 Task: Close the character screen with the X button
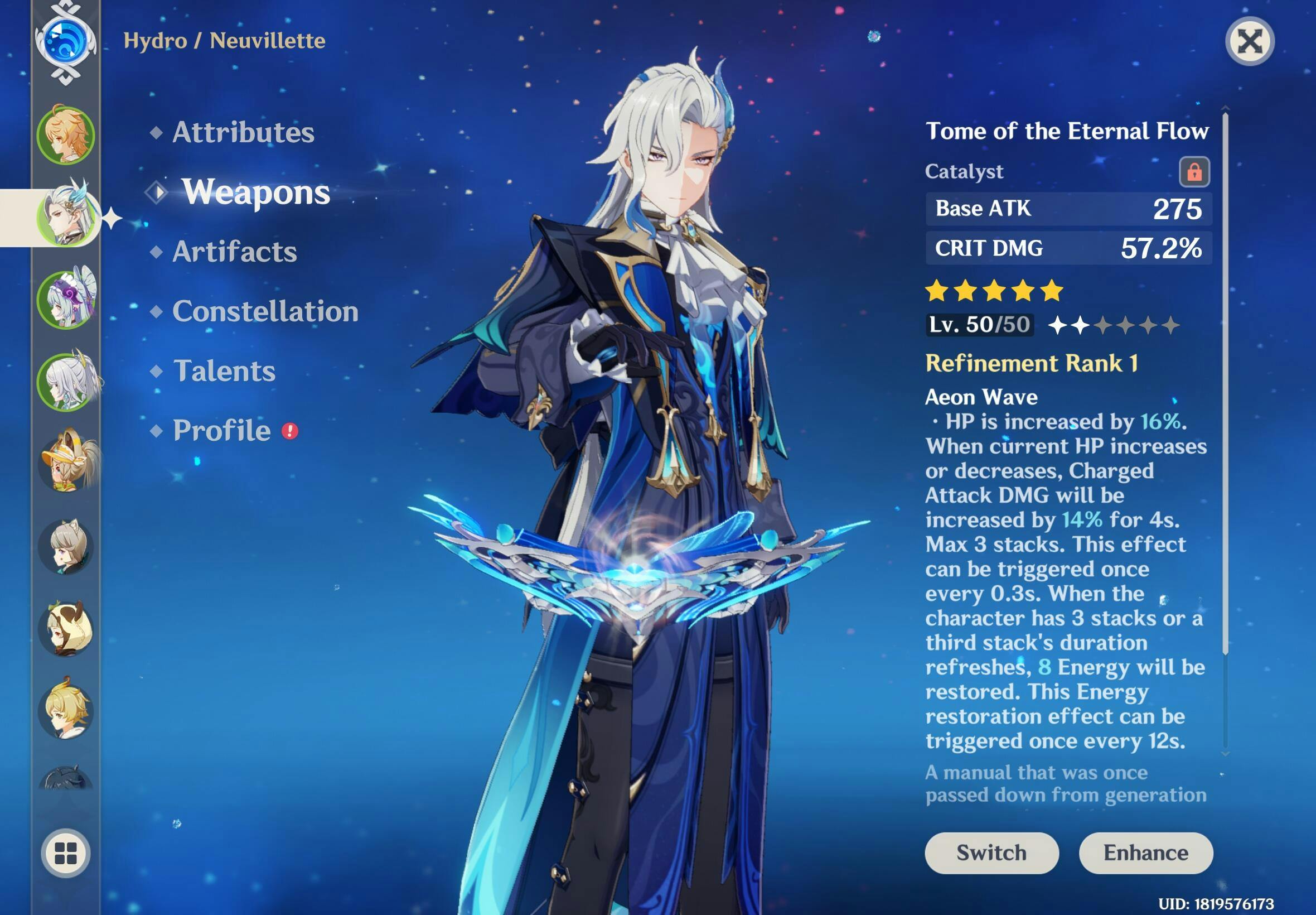coord(1250,41)
